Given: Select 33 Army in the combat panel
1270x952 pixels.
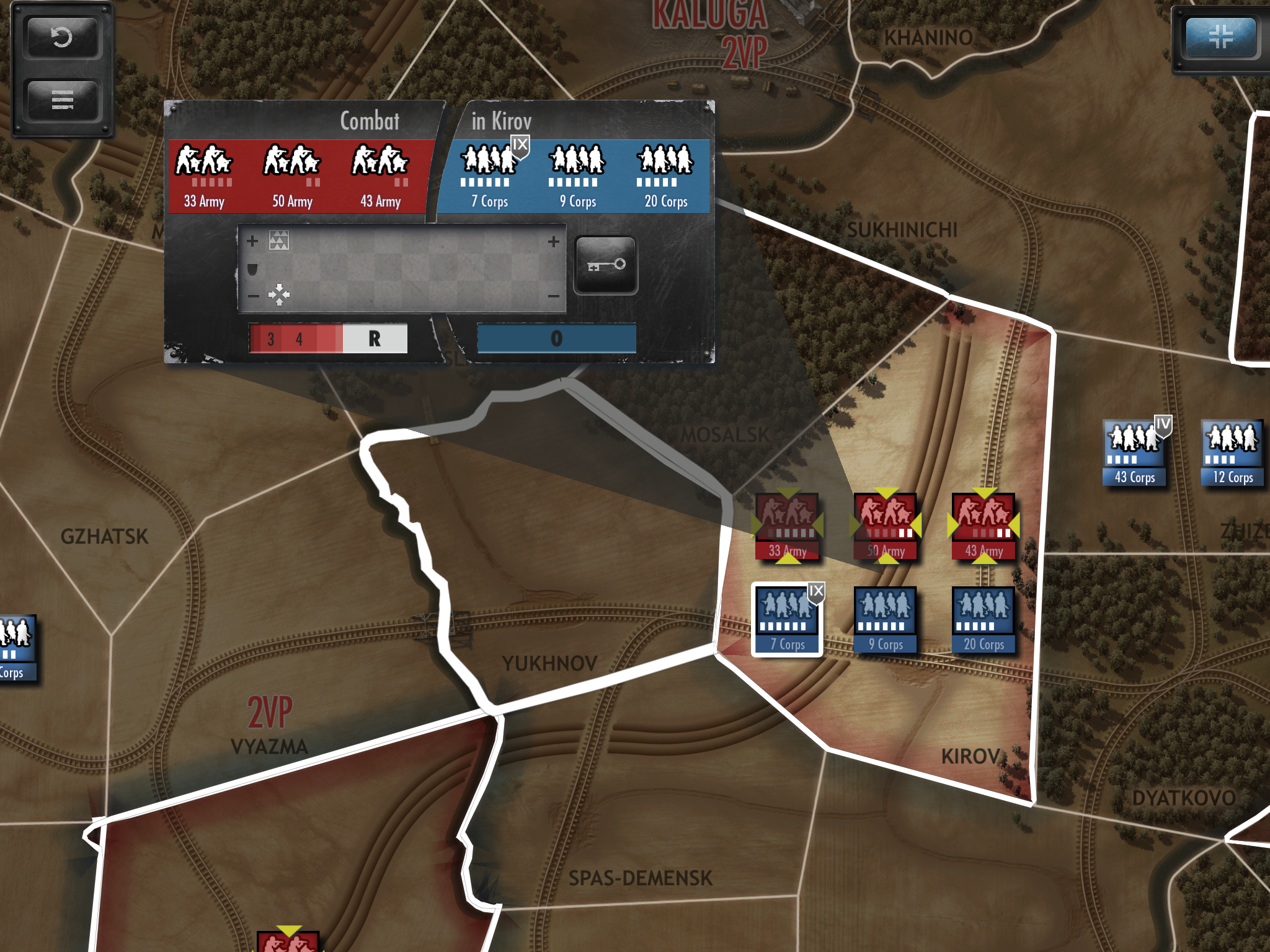Looking at the screenshot, I should [204, 176].
